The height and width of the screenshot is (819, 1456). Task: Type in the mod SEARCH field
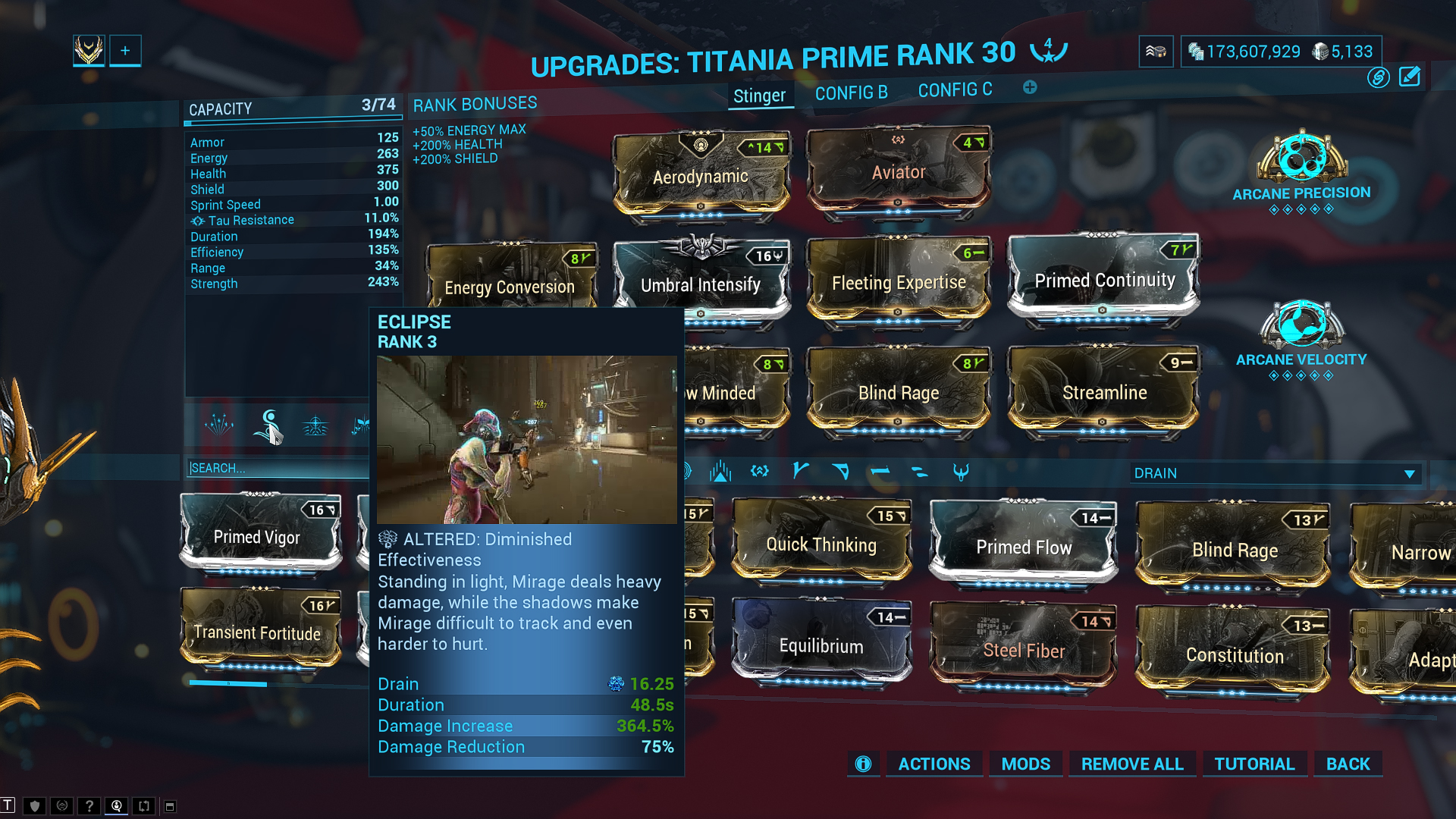277,469
